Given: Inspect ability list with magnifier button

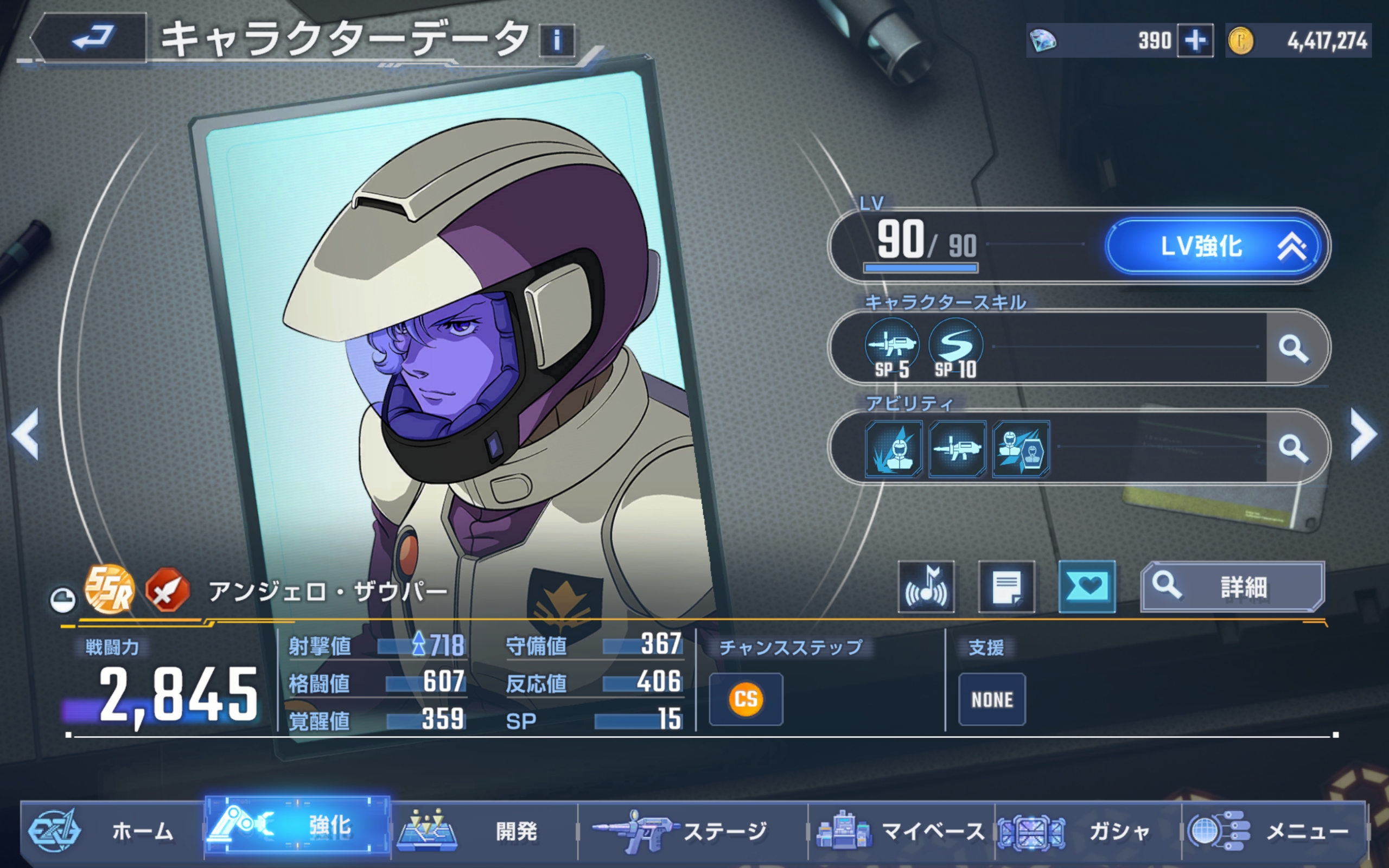Looking at the screenshot, I should [x=1294, y=448].
